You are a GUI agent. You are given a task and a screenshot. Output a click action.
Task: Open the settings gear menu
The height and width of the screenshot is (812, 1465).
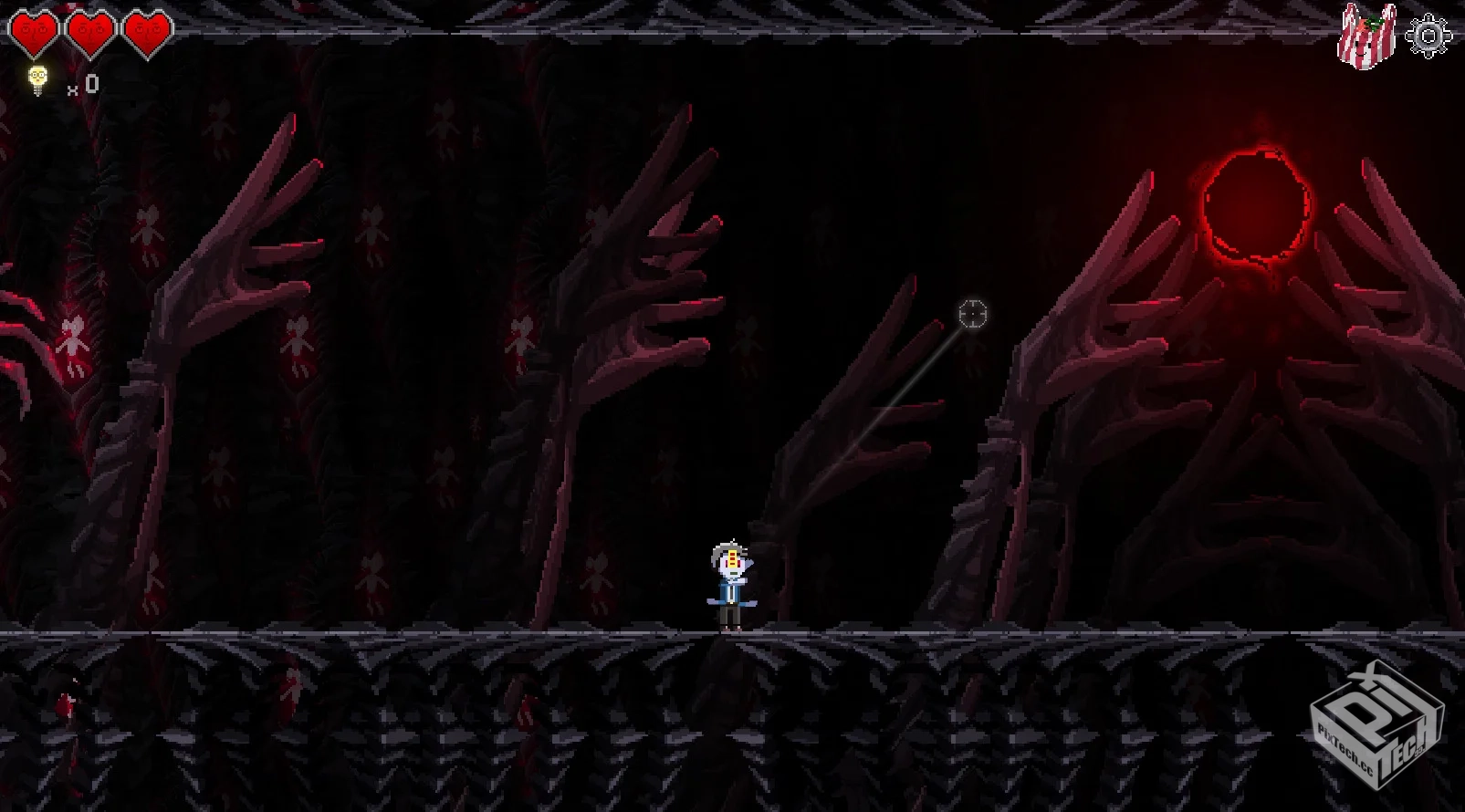(x=1428, y=36)
